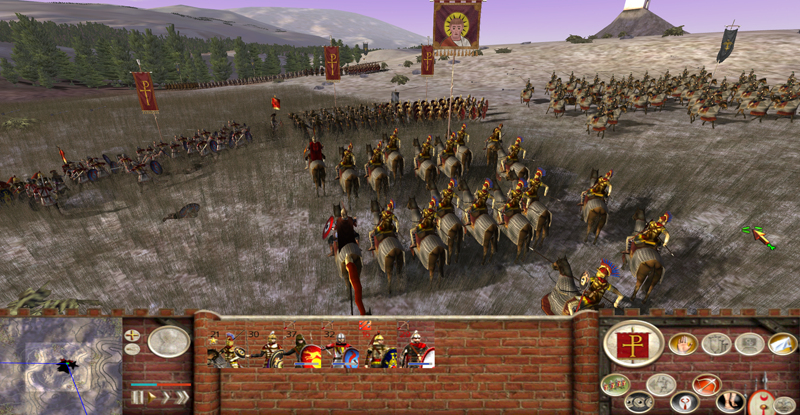The image size is (800, 415).
Task: Click the white flag withdraw button
Action: (x=782, y=344)
